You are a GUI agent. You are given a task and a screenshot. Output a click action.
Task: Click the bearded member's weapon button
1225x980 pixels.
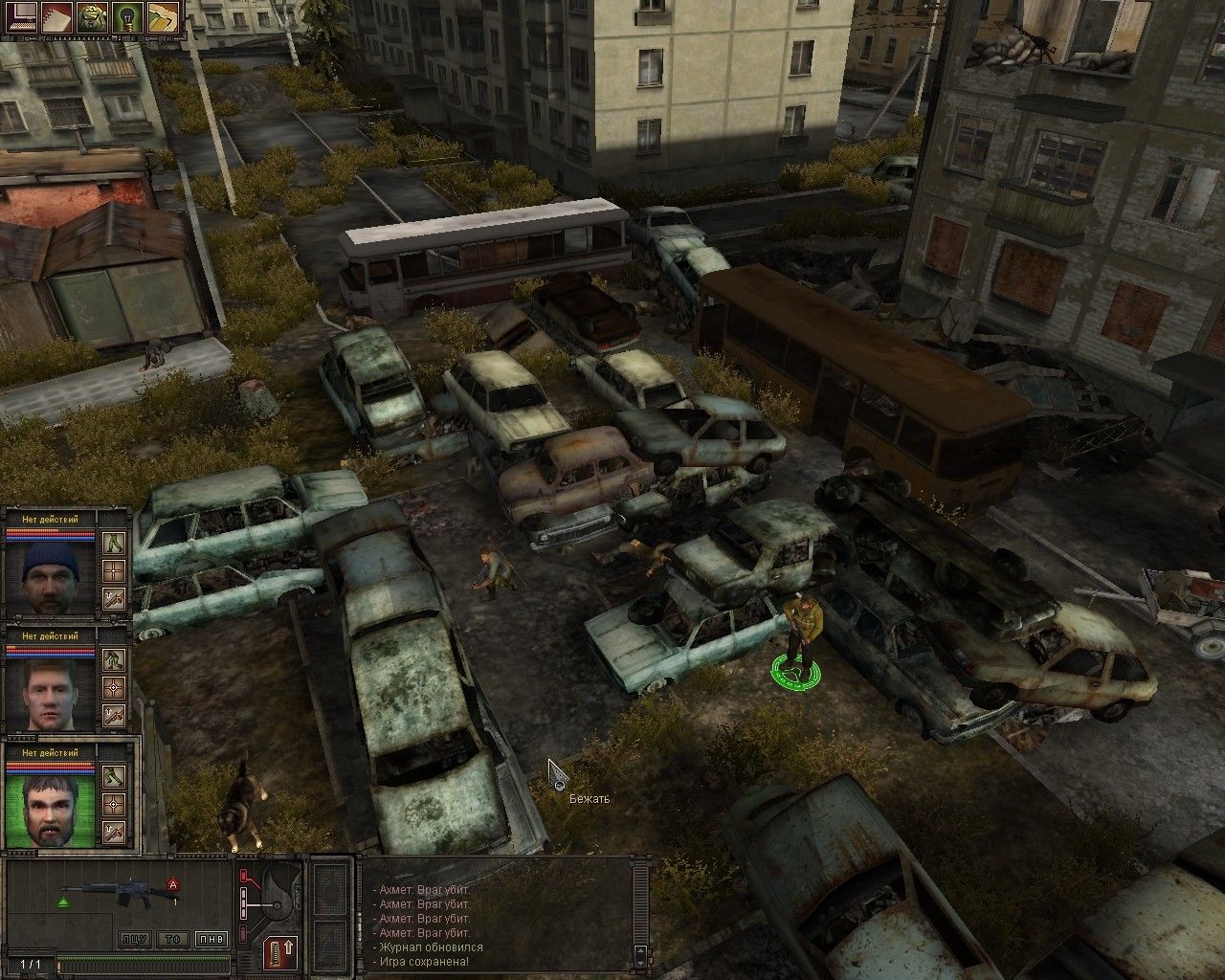[x=115, y=830]
